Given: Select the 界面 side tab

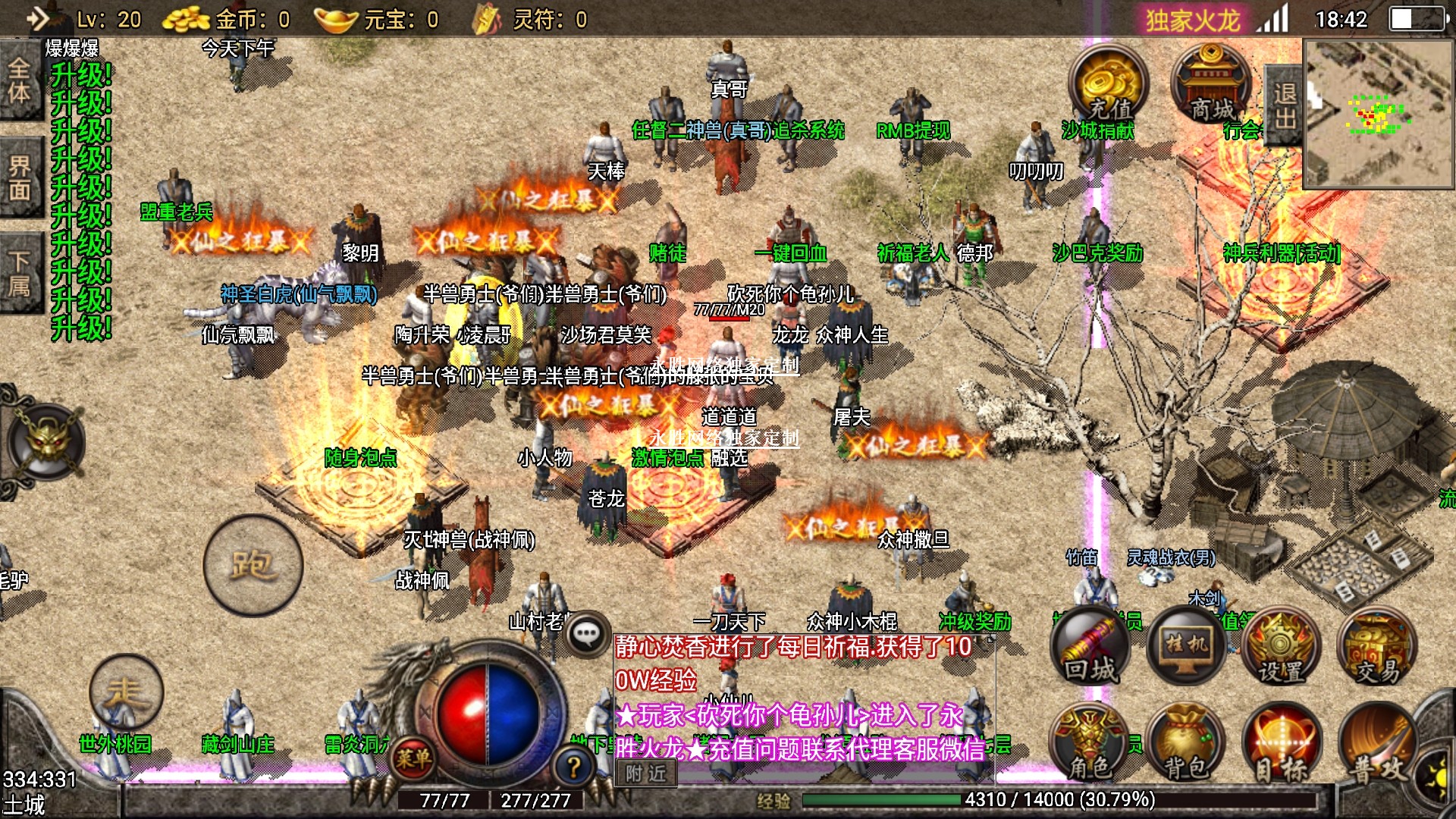Looking at the screenshot, I should pyautogui.click(x=20, y=177).
